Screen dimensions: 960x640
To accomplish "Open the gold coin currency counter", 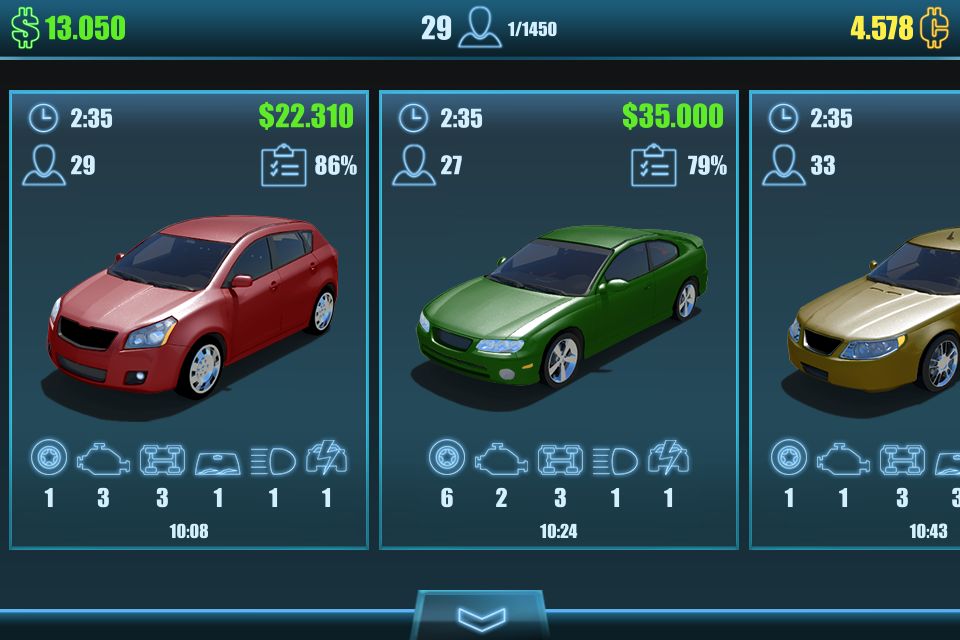I will tap(896, 28).
